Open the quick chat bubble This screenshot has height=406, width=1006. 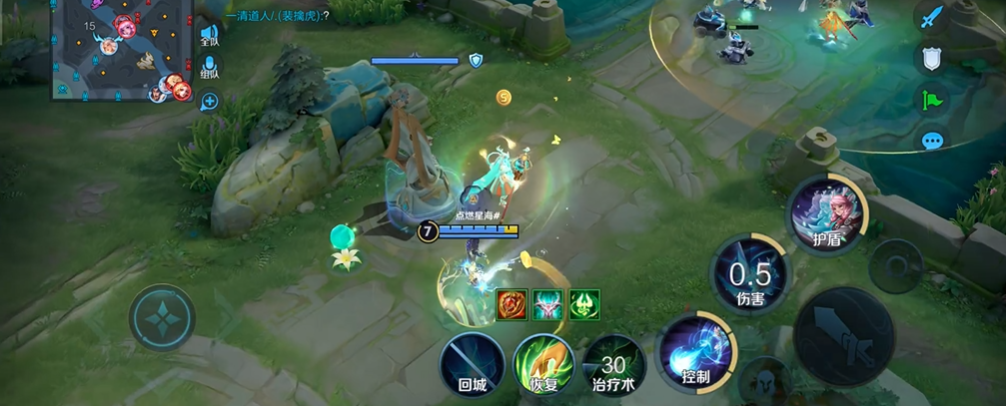[932, 140]
